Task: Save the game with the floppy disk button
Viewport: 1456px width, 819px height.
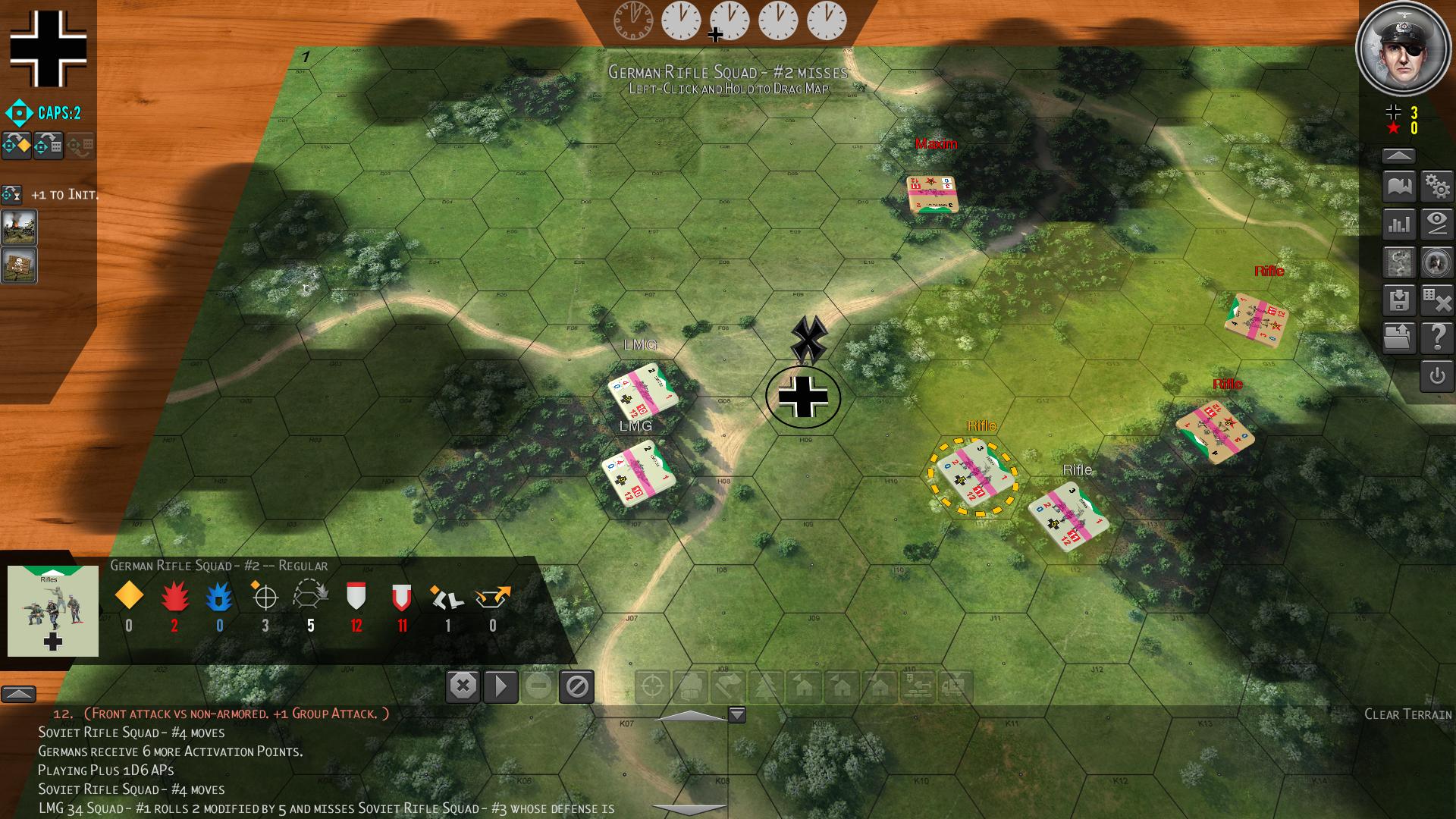Action: point(1399,300)
